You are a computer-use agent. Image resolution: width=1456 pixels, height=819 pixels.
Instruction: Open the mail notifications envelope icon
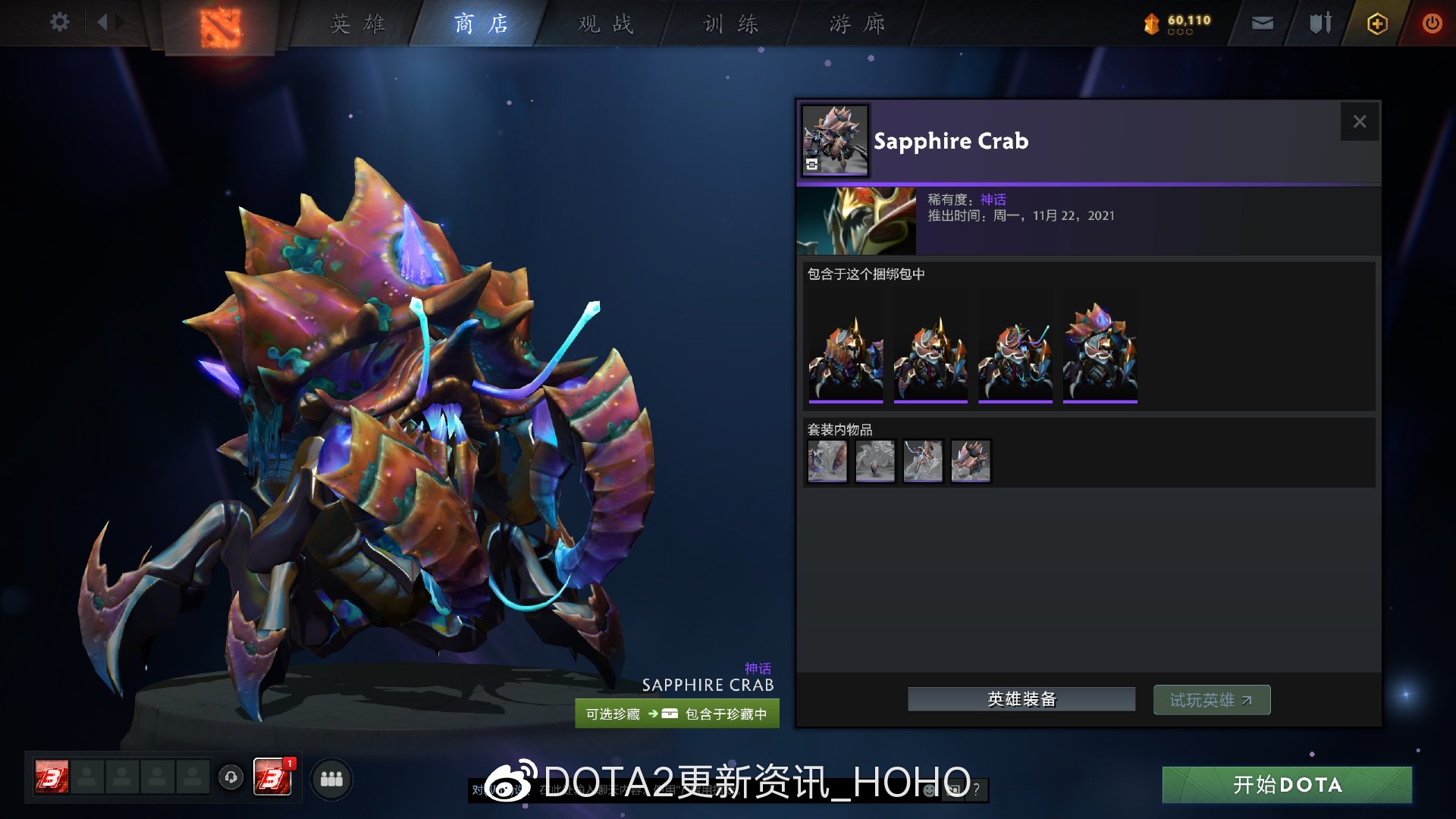click(1261, 23)
